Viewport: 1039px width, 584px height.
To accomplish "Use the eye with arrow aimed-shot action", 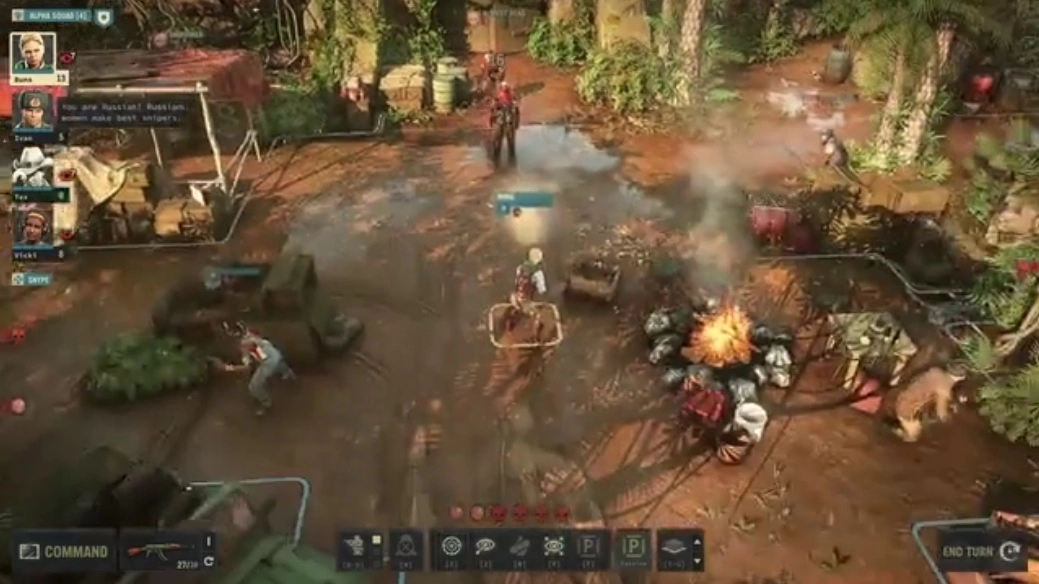I will [x=485, y=548].
